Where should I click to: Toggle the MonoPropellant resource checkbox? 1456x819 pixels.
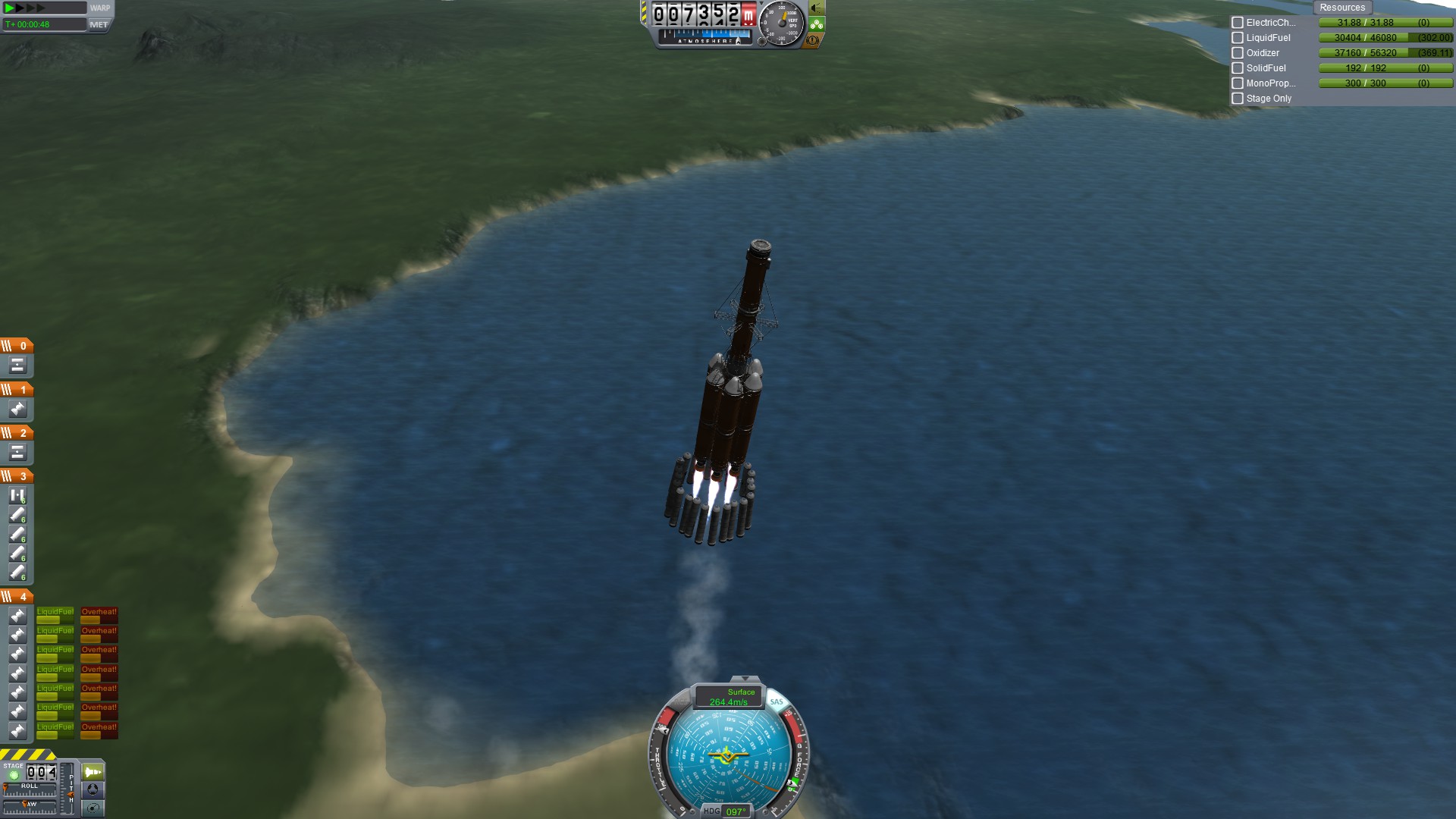[1238, 83]
